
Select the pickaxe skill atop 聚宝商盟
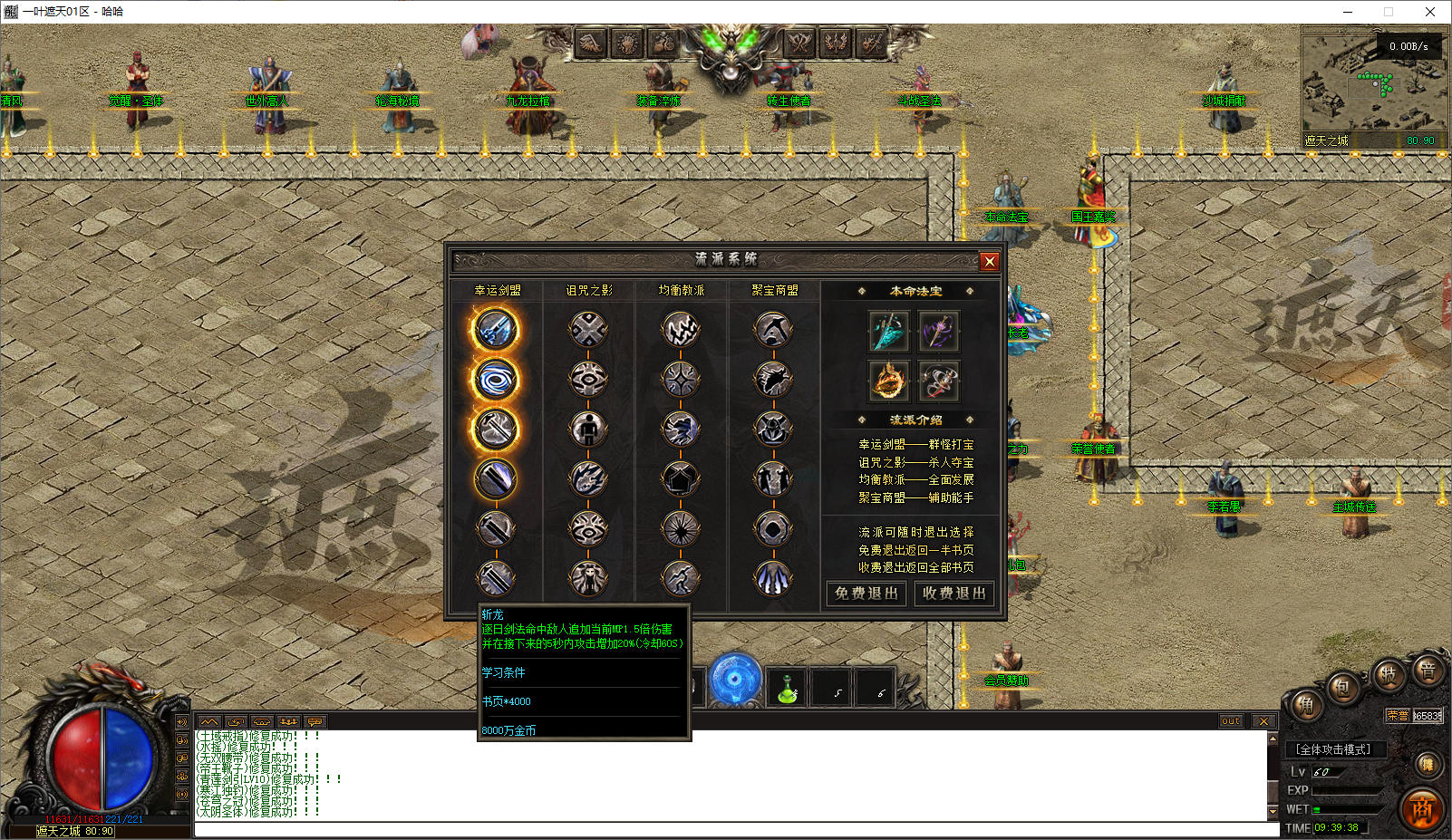[x=773, y=329]
